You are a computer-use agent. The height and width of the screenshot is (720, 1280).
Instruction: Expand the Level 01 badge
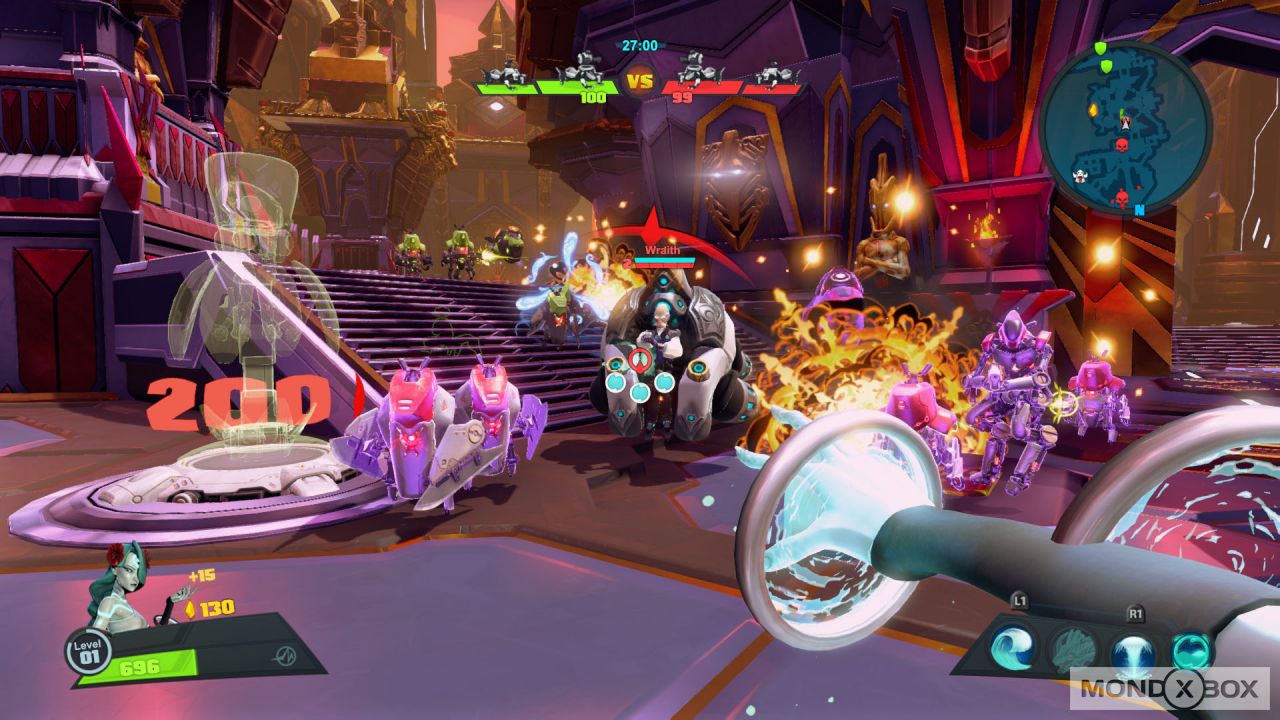point(88,651)
